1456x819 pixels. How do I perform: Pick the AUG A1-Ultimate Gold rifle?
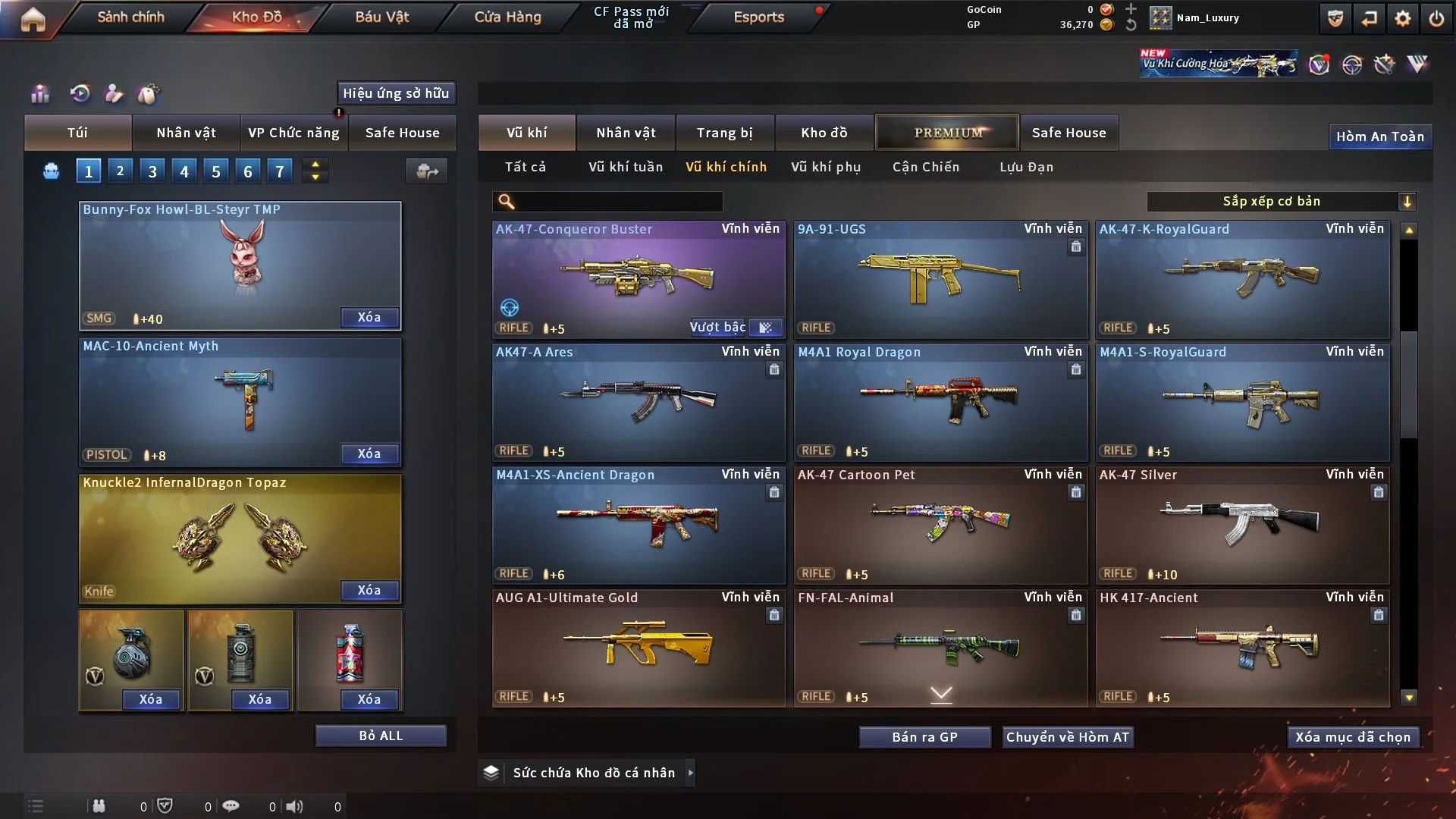pyautogui.click(x=638, y=648)
